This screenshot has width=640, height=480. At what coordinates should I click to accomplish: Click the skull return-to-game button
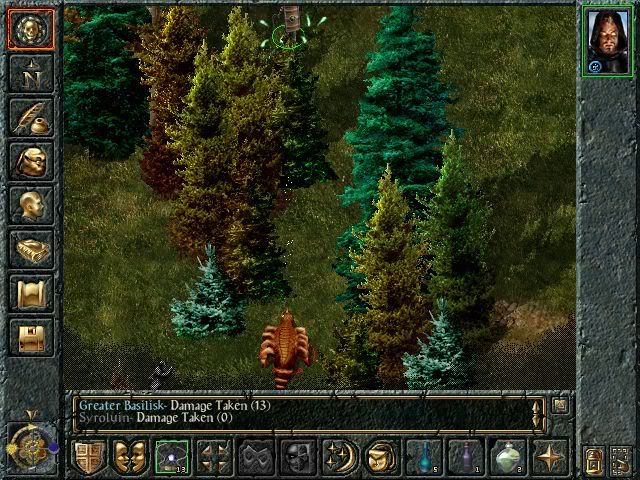coord(29,29)
